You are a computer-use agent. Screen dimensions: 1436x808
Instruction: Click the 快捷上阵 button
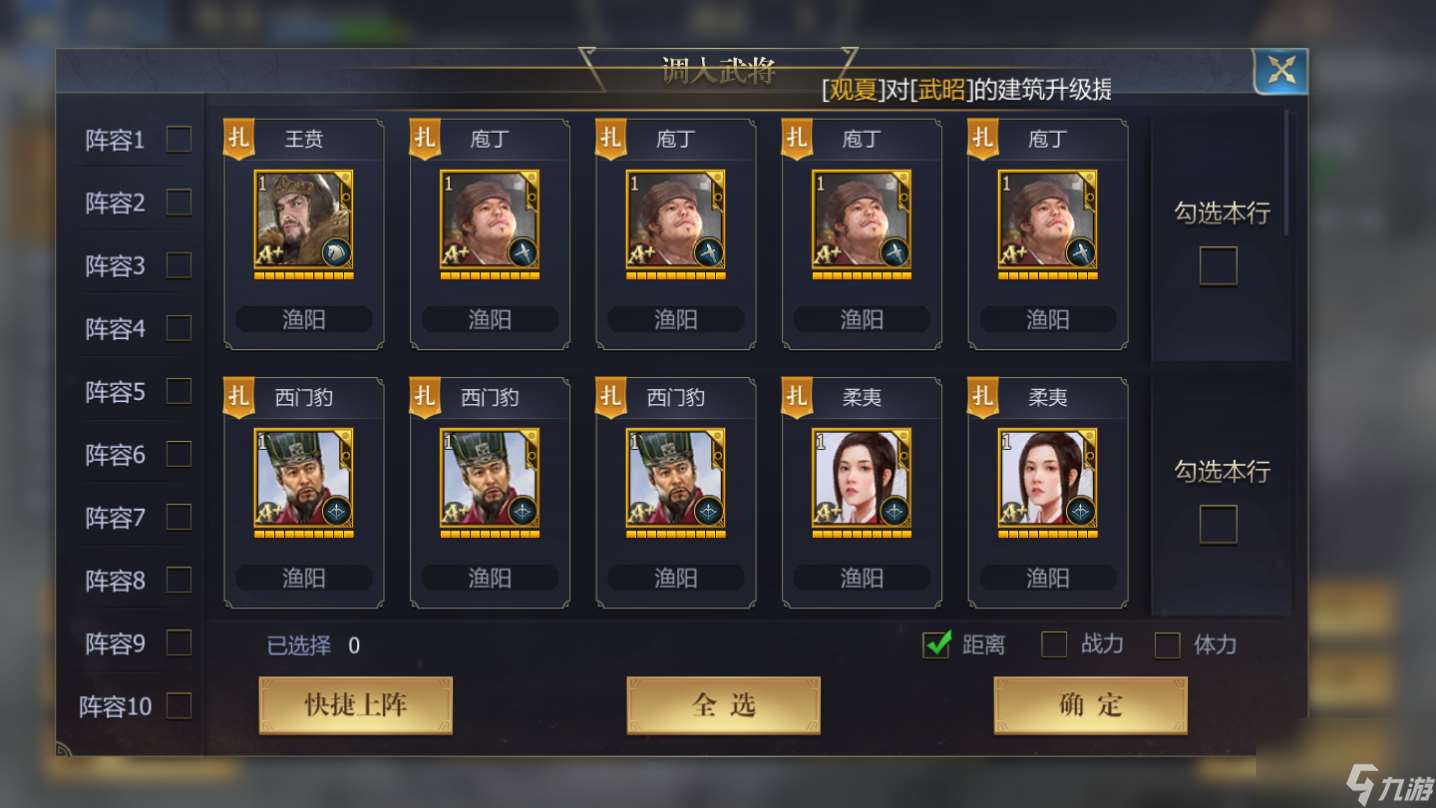click(x=355, y=705)
